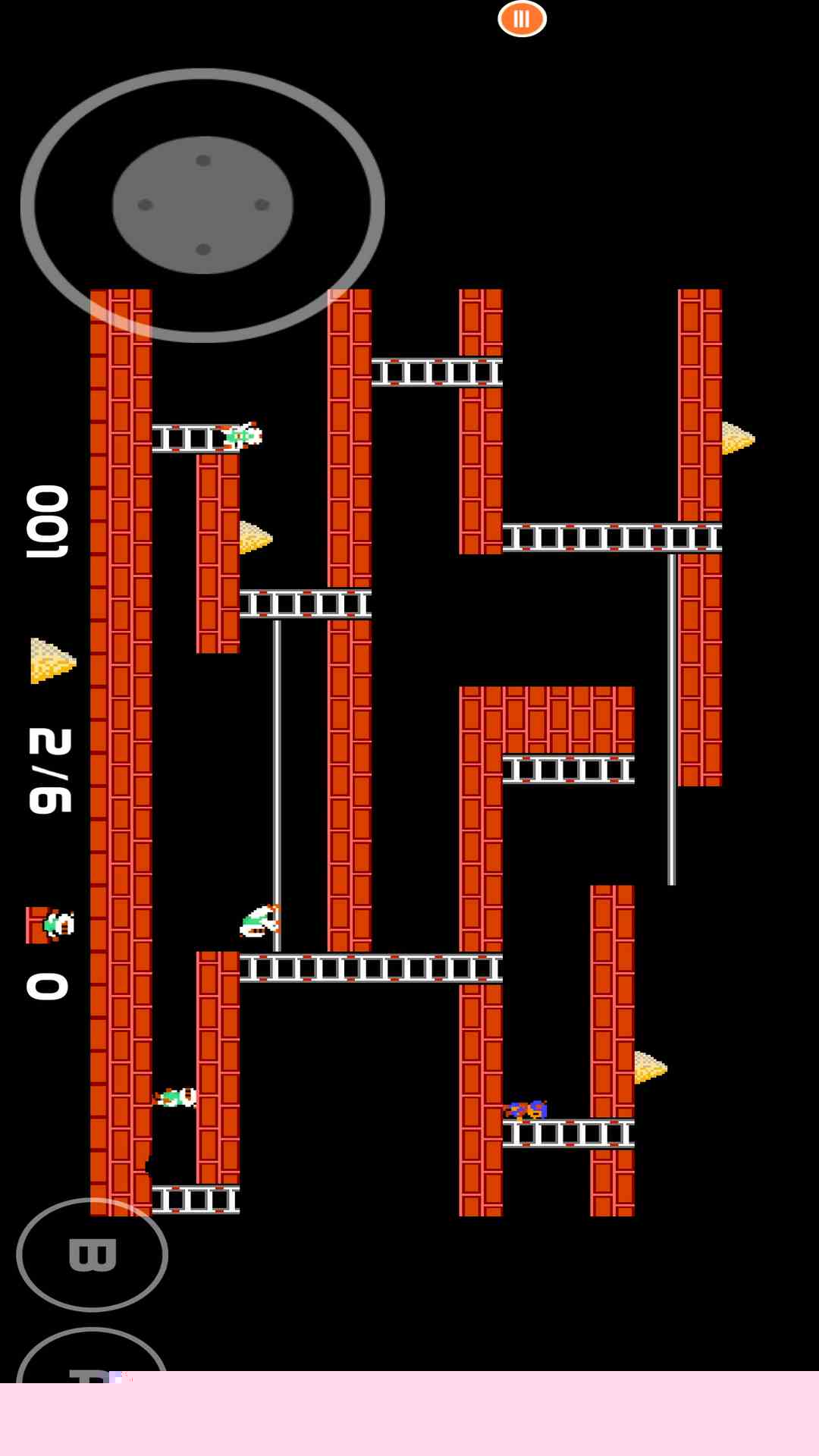Image resolution: width=819 pixels, height=1456 pixels.
Task: Pause the game with the orange button
Action: click(522, 19)
